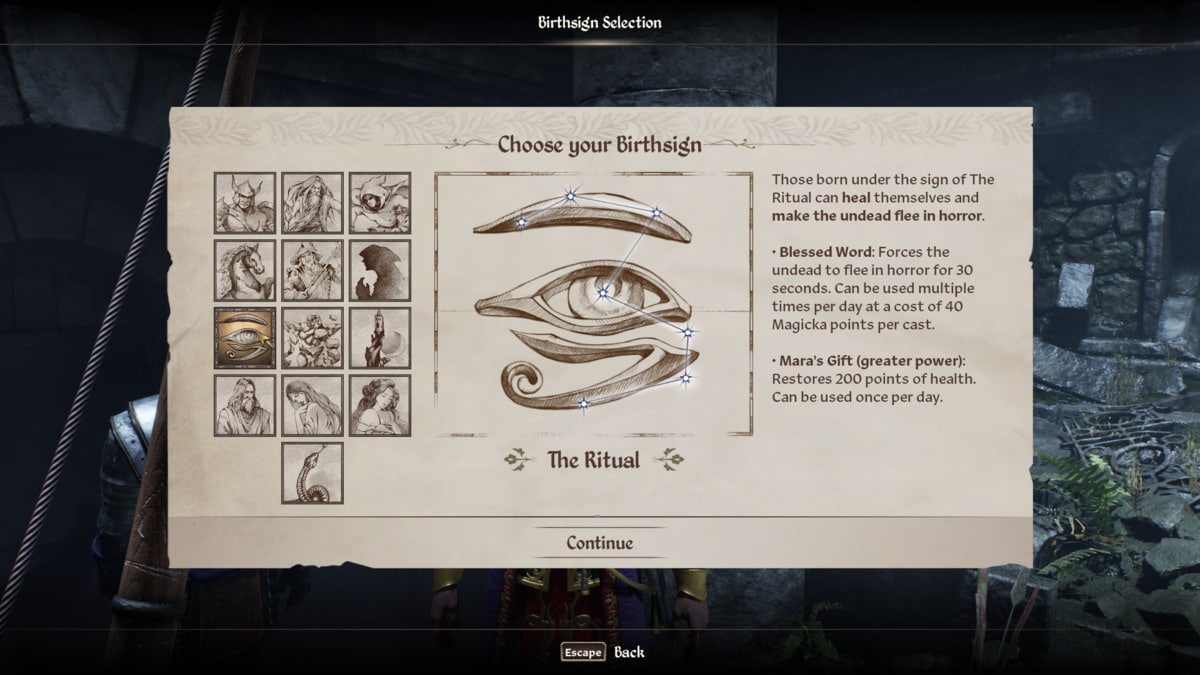The image size is (1200, 675).
Task: Choose the long-bearded Mage birthsign tile
Action: 312,203
